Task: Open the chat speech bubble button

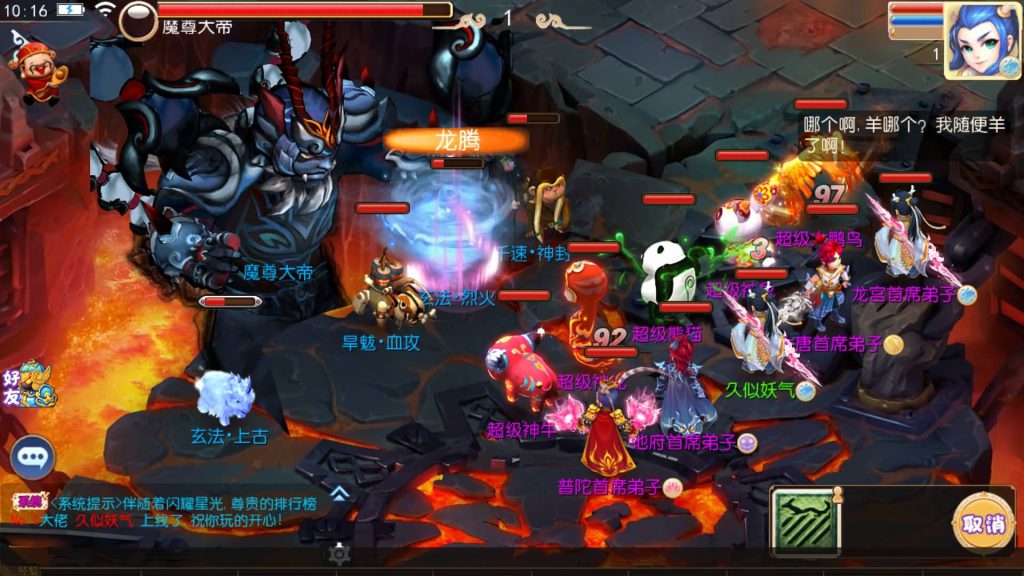Action: click(x=33, y=458)
